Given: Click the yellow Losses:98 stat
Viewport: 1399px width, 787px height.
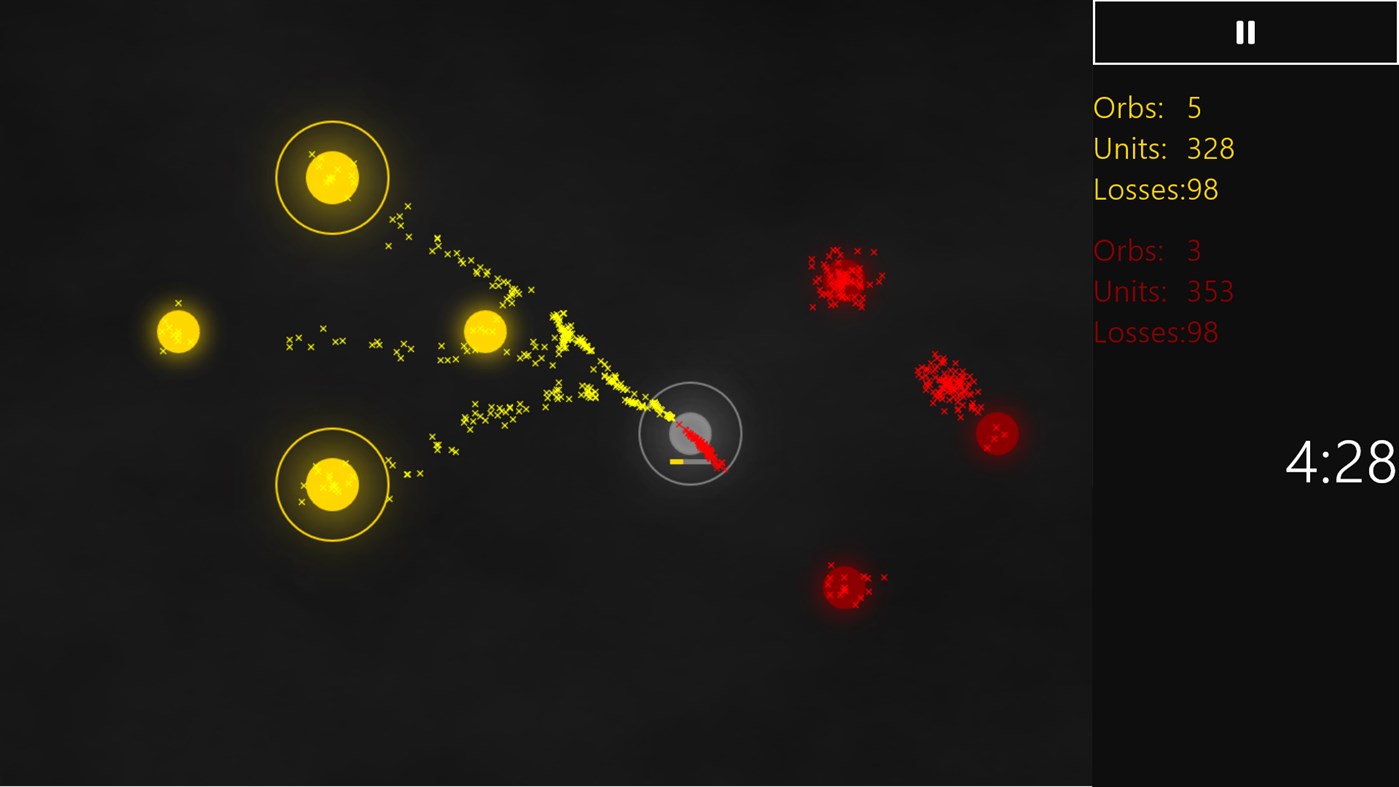Looking at the screenshot, I should point(1155,189).
